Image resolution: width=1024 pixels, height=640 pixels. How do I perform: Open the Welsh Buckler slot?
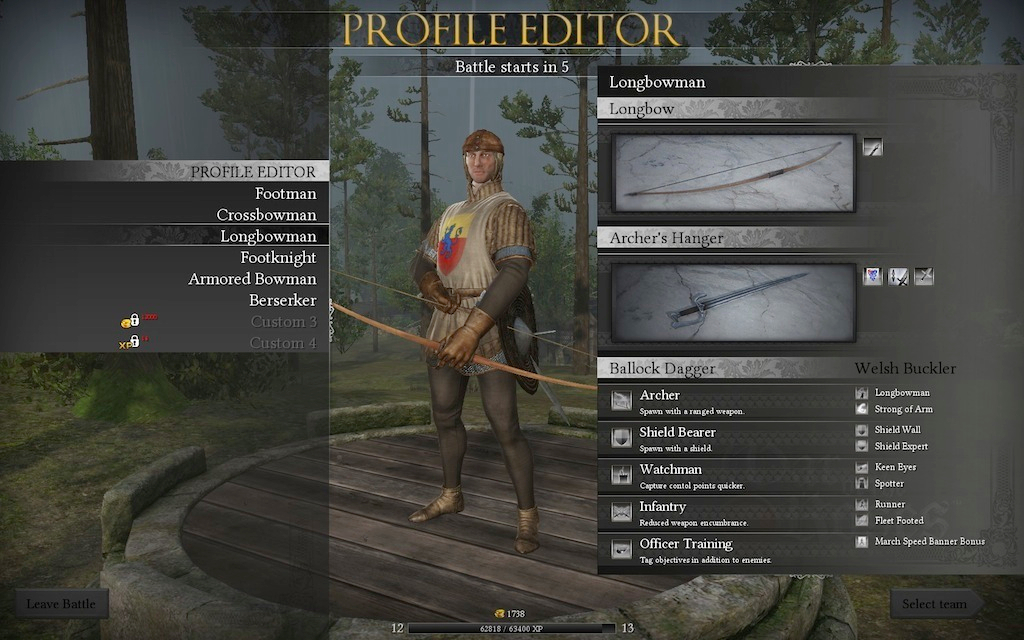pyautogui.click(x=905, y=368)
